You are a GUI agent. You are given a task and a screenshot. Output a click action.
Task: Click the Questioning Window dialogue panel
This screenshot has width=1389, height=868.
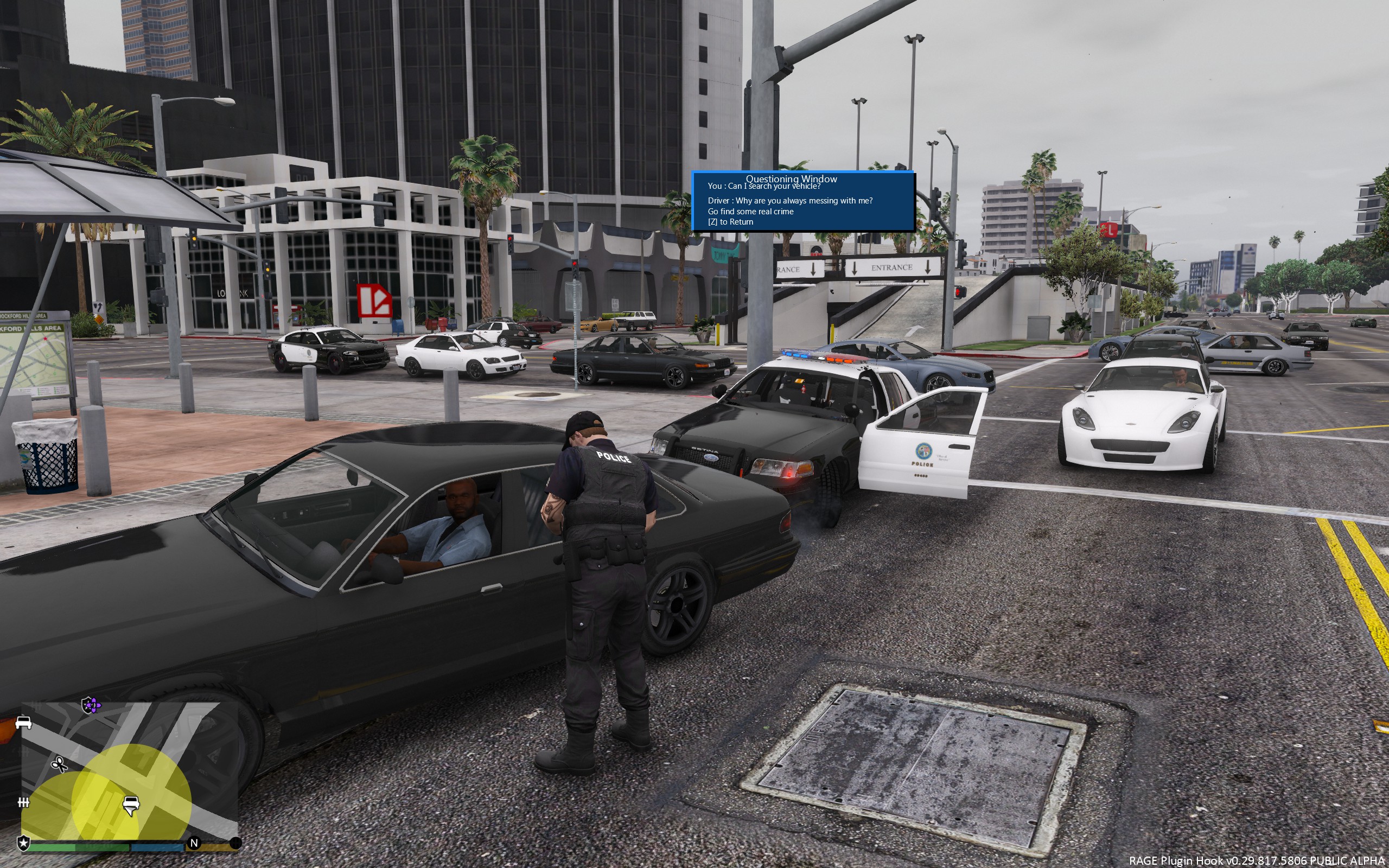pyautogui.click(x=802, y=201)
